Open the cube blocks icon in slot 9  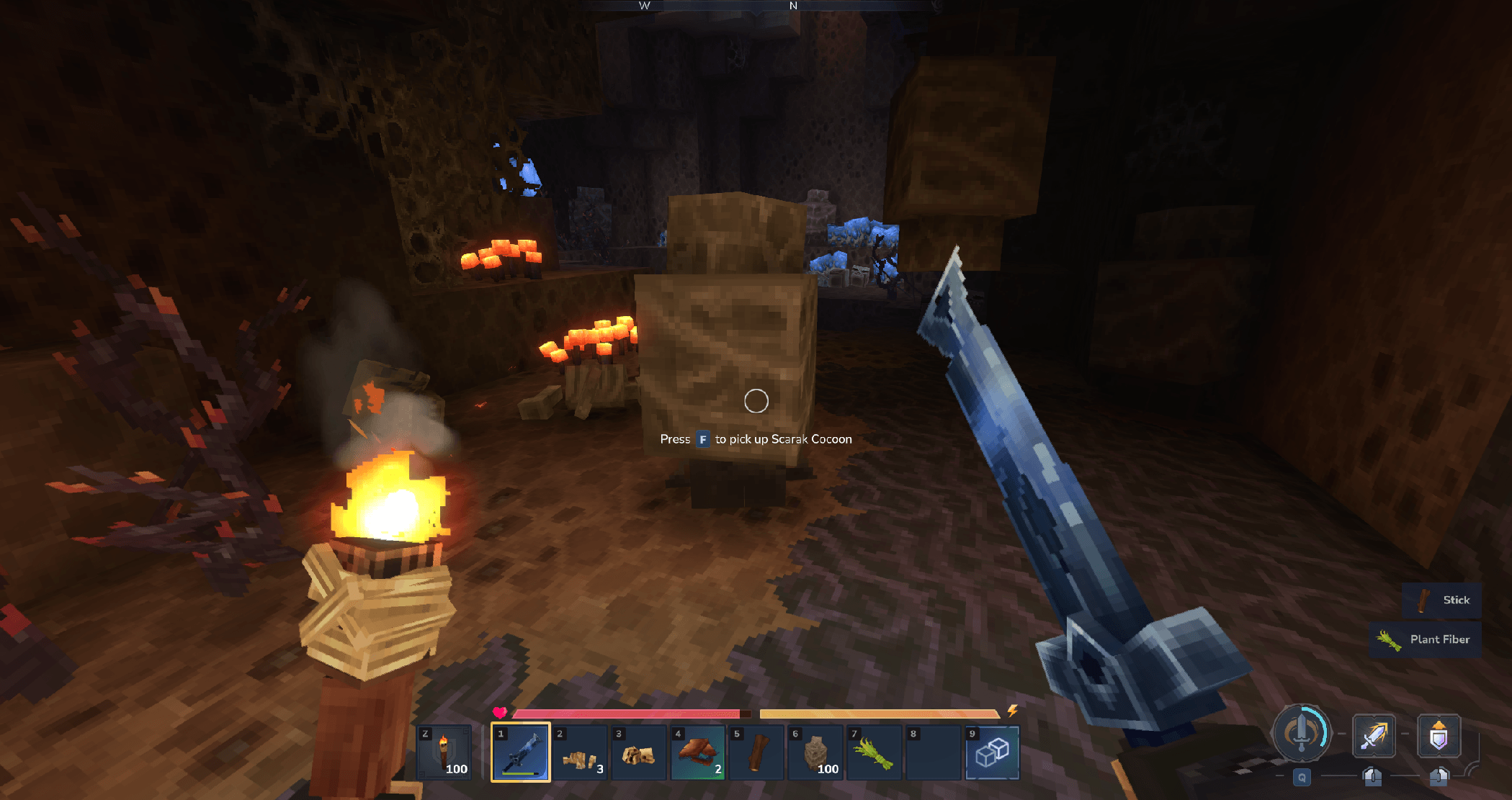pos(992,752)
